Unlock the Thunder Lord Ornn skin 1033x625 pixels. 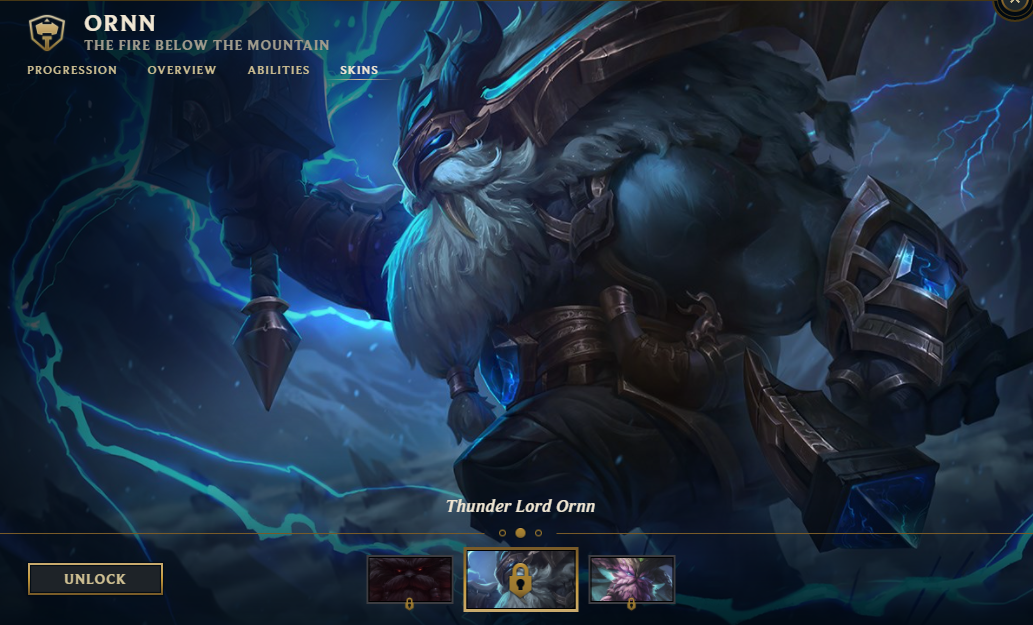[x=95, y=579]
